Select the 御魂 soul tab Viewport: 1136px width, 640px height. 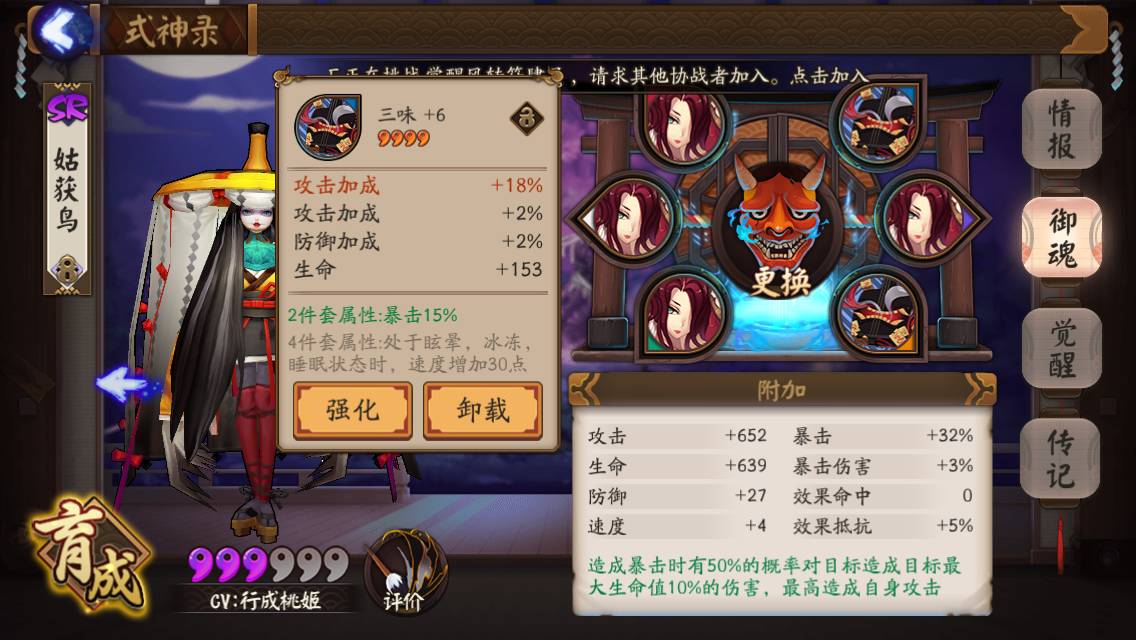click(1060, 237)
